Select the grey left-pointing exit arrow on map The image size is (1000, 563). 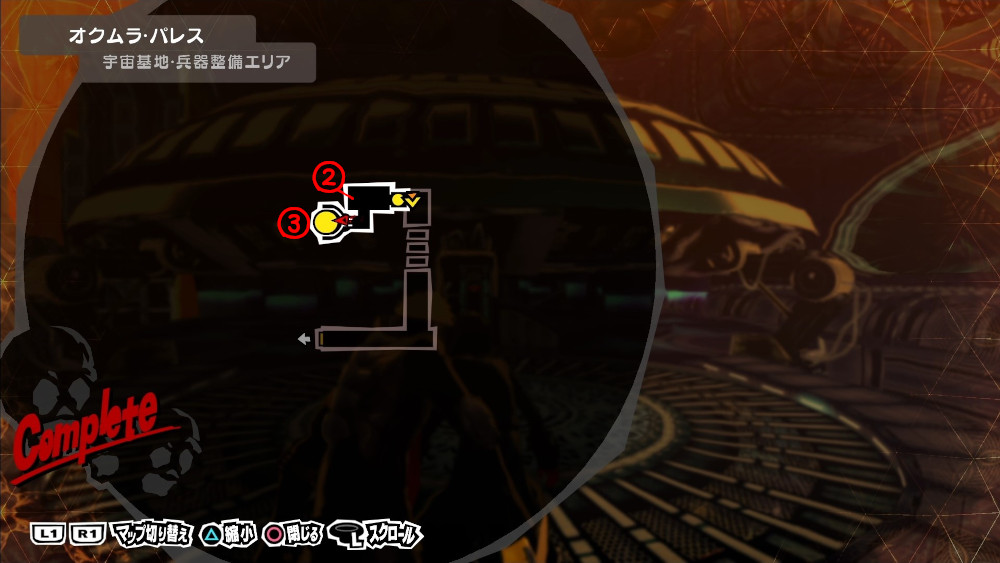tap(303, 340)
